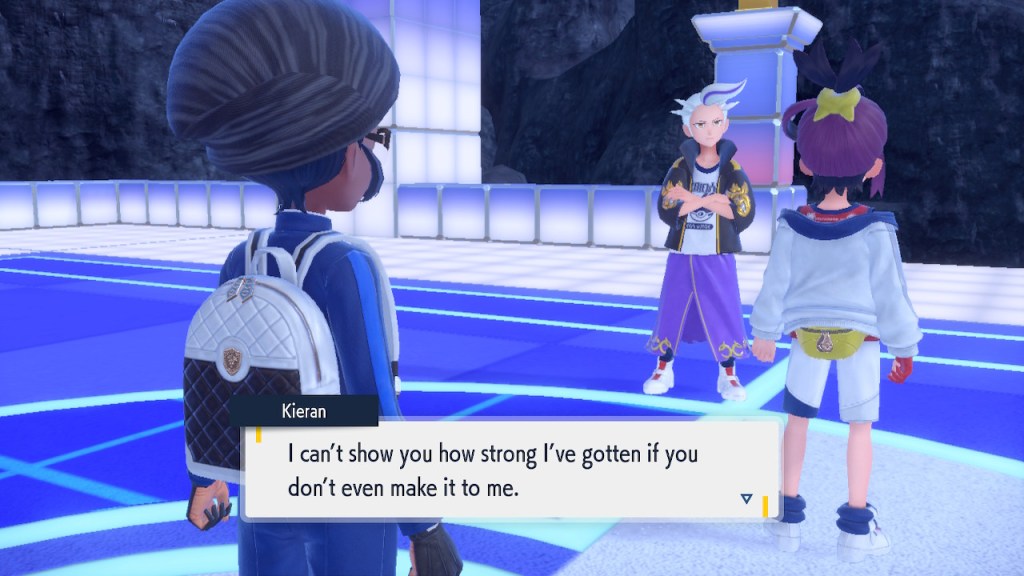Viewport: 1024px width, 576px height.
Task: Advance dialogue with the blue arrow indicator
Action: click(746, 498)
